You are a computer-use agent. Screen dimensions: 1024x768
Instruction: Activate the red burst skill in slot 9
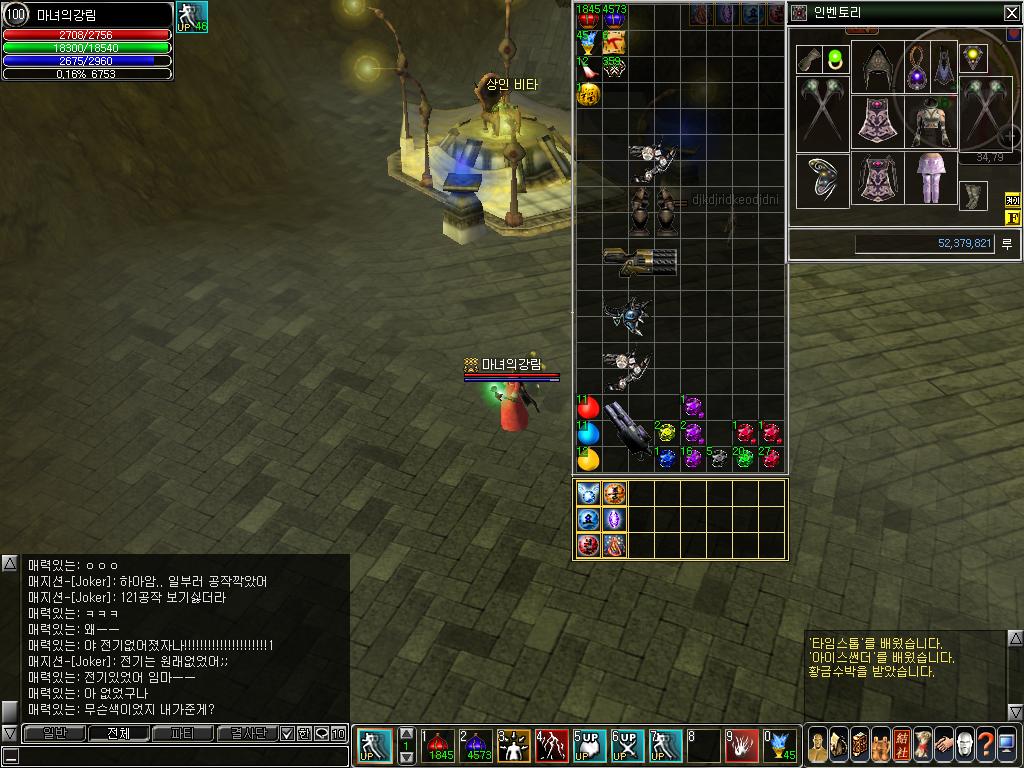click(x=743, y=746)
